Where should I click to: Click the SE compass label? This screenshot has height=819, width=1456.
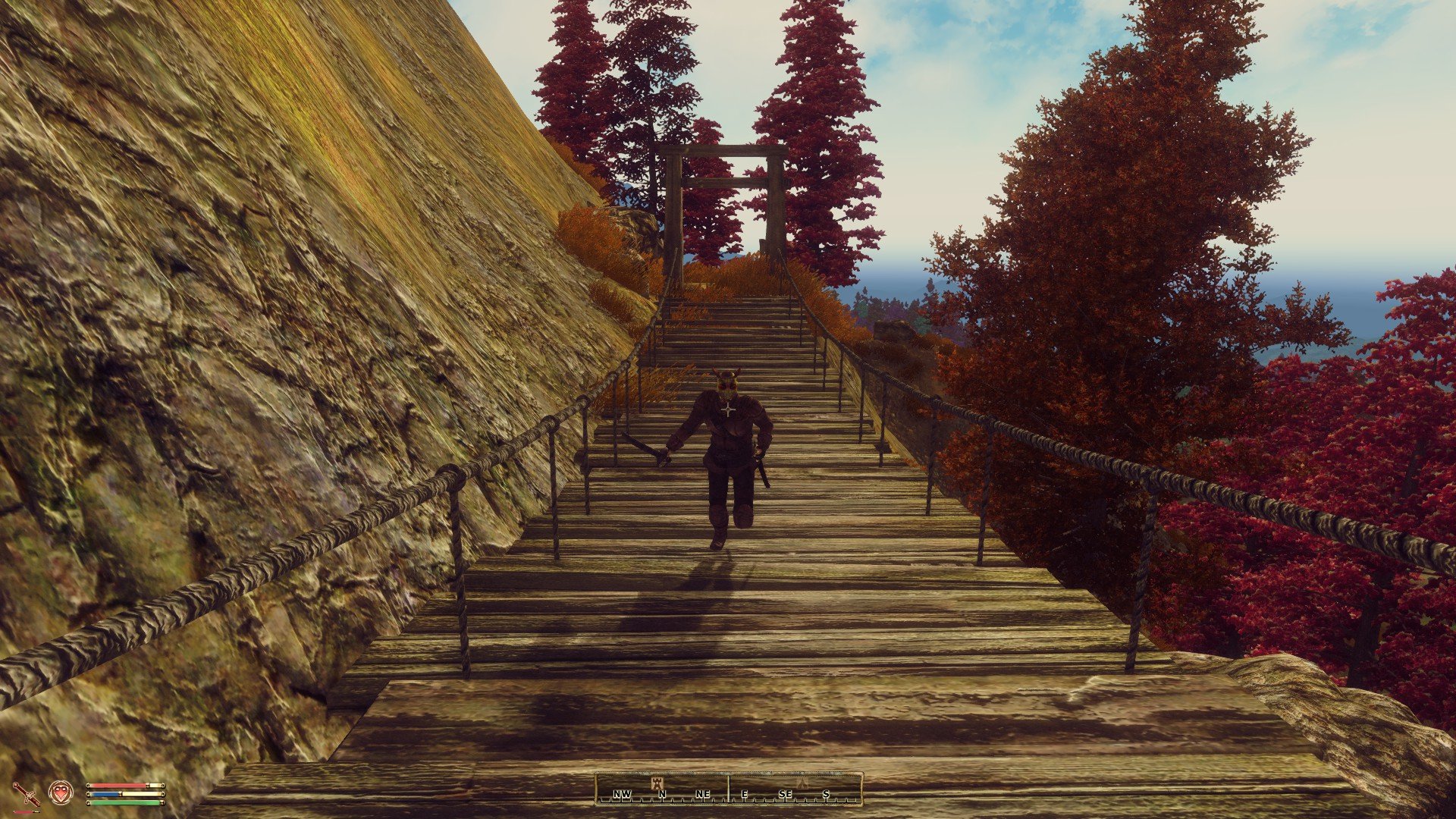pyautogui.click(x=786, y=794)
